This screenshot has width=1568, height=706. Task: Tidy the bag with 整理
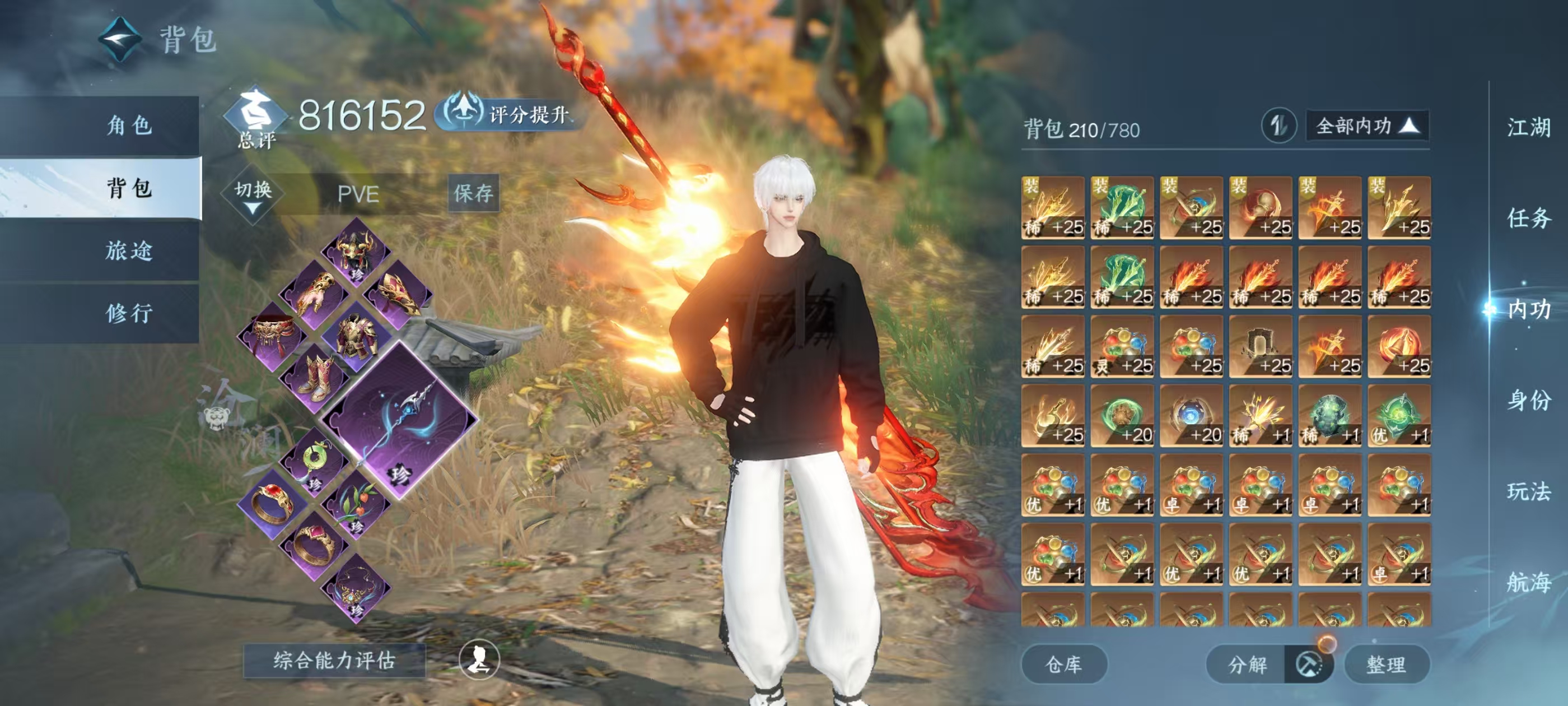[1386, 665]
